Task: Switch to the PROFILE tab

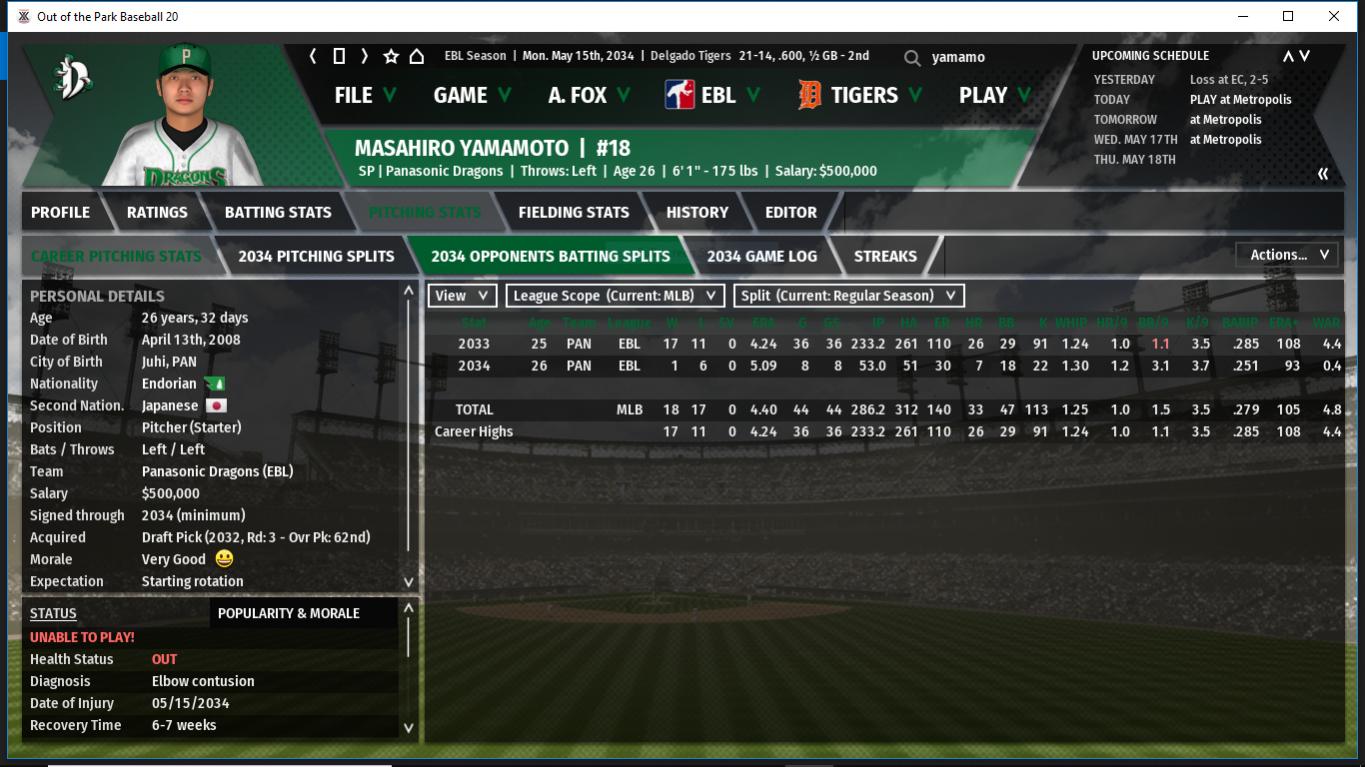Action: click(60, 212)
